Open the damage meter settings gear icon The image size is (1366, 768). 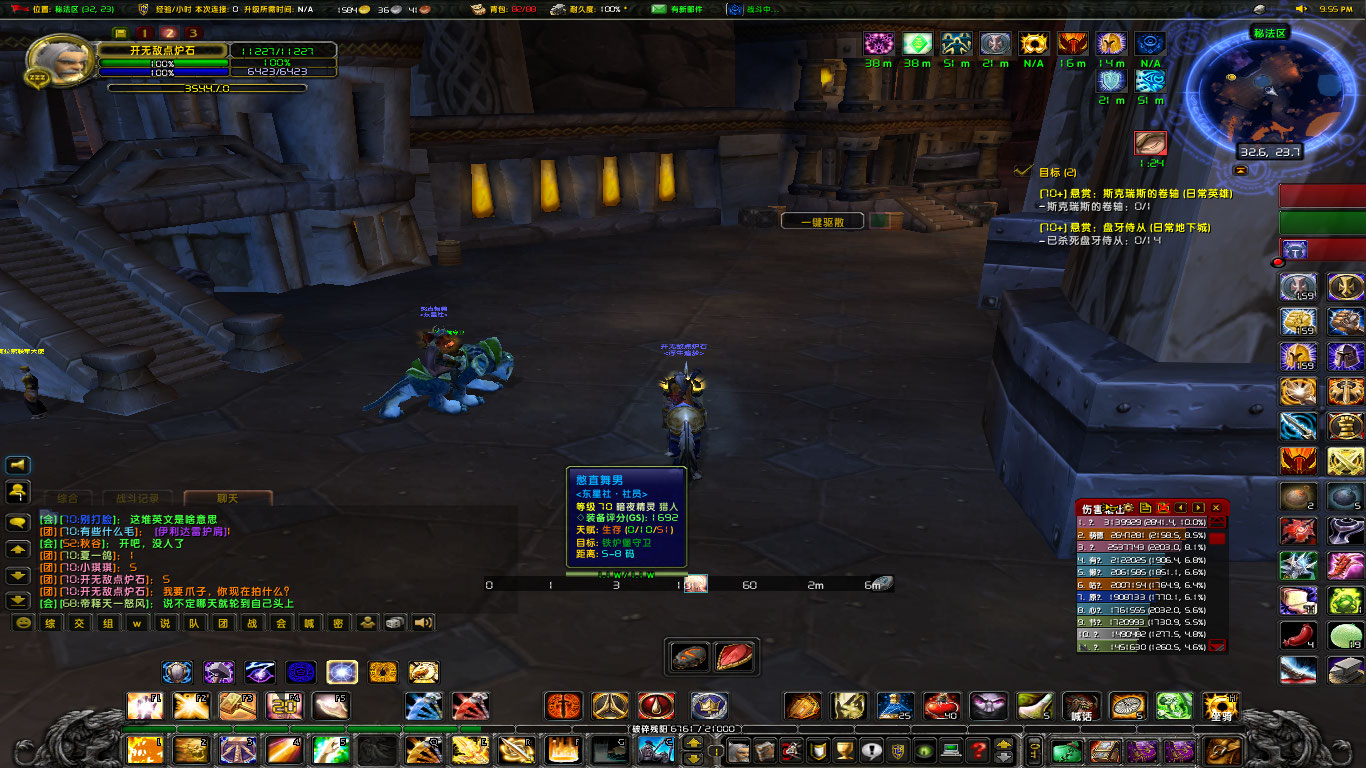(x=1129, y=508)
